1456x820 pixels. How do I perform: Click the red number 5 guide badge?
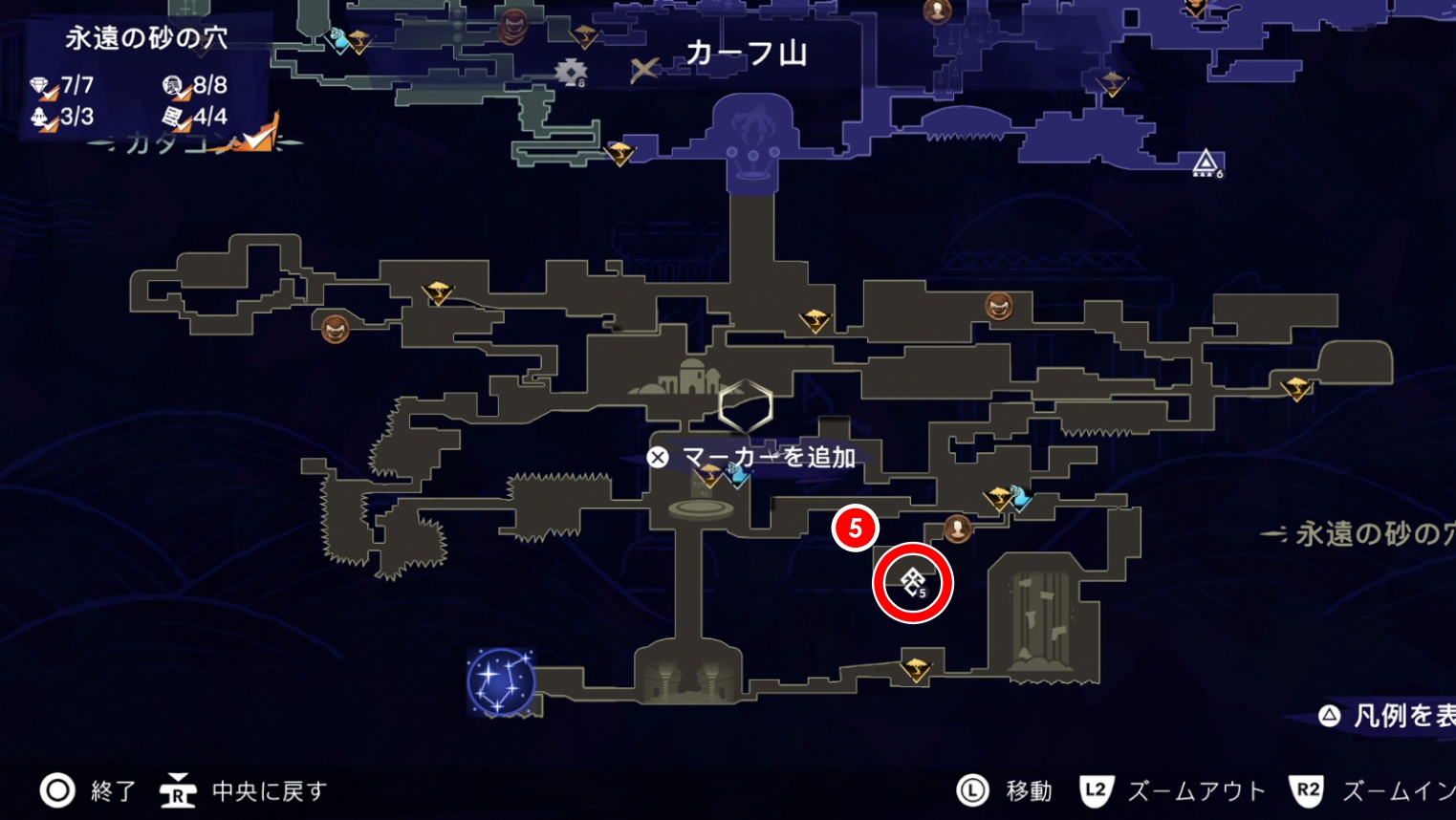tap(855, 528)
